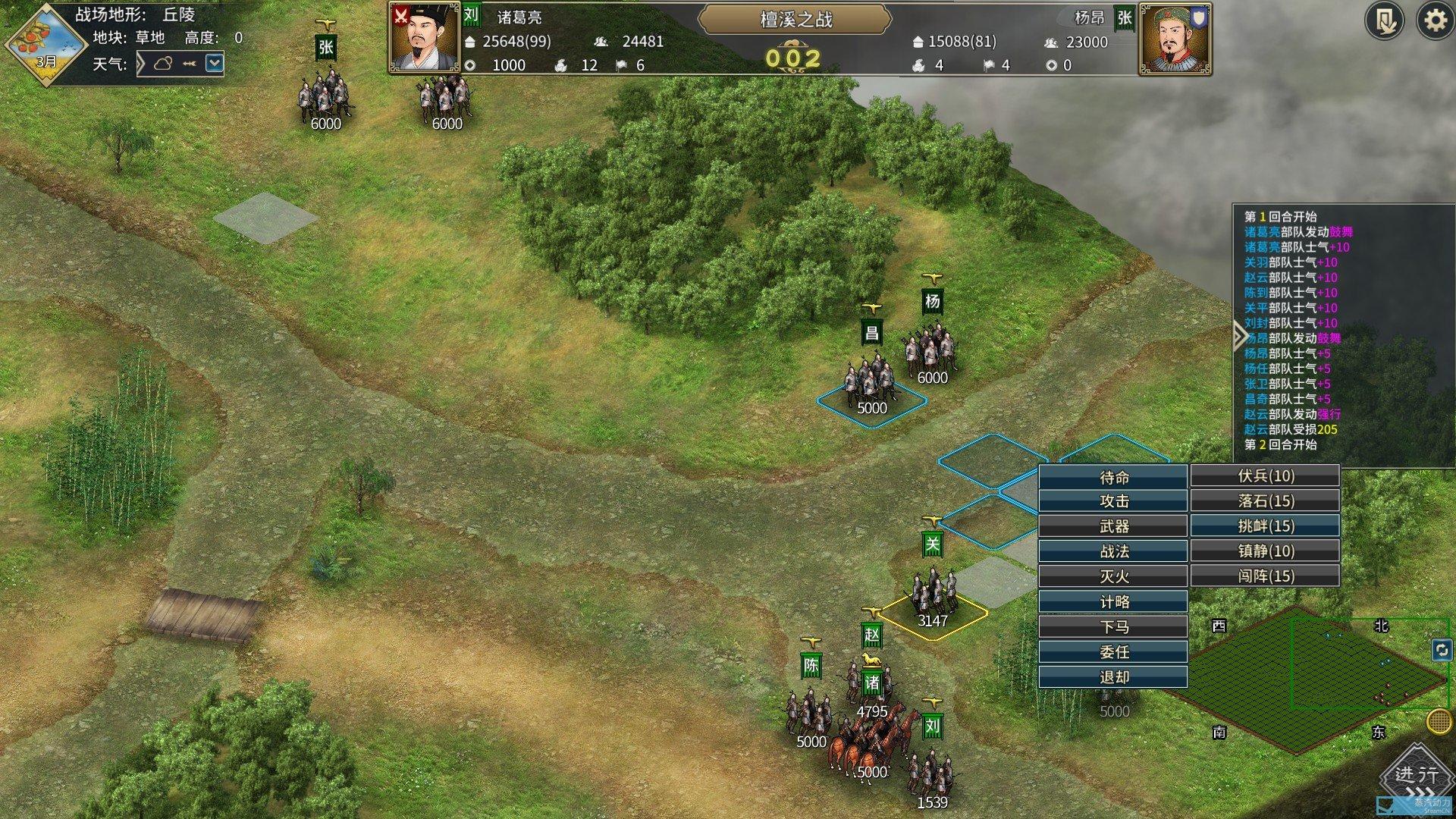Choose the 待命 standby command
The height and width of the screenshot is (819, 1456).
pos(1112,477)
